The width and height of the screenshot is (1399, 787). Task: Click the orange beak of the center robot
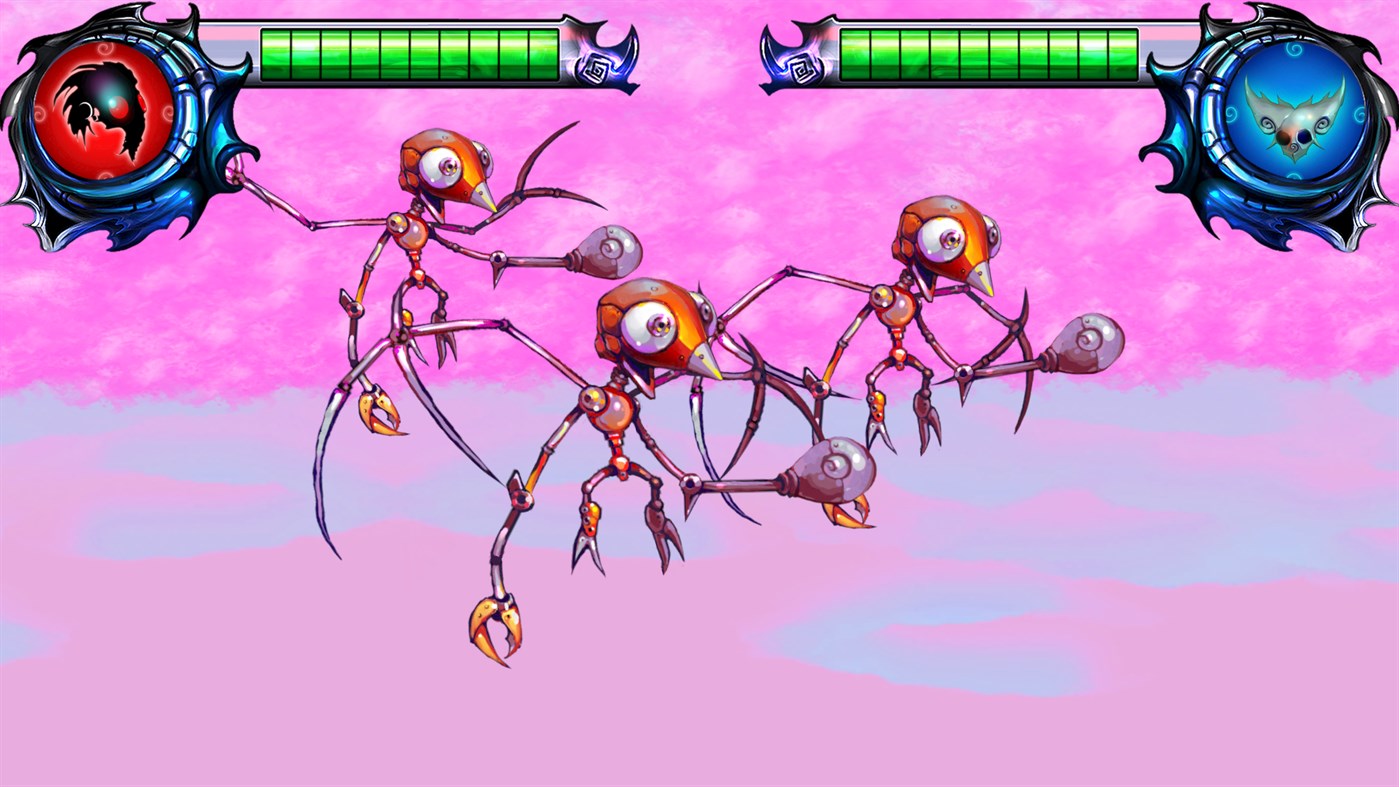[x=700, y=361]
